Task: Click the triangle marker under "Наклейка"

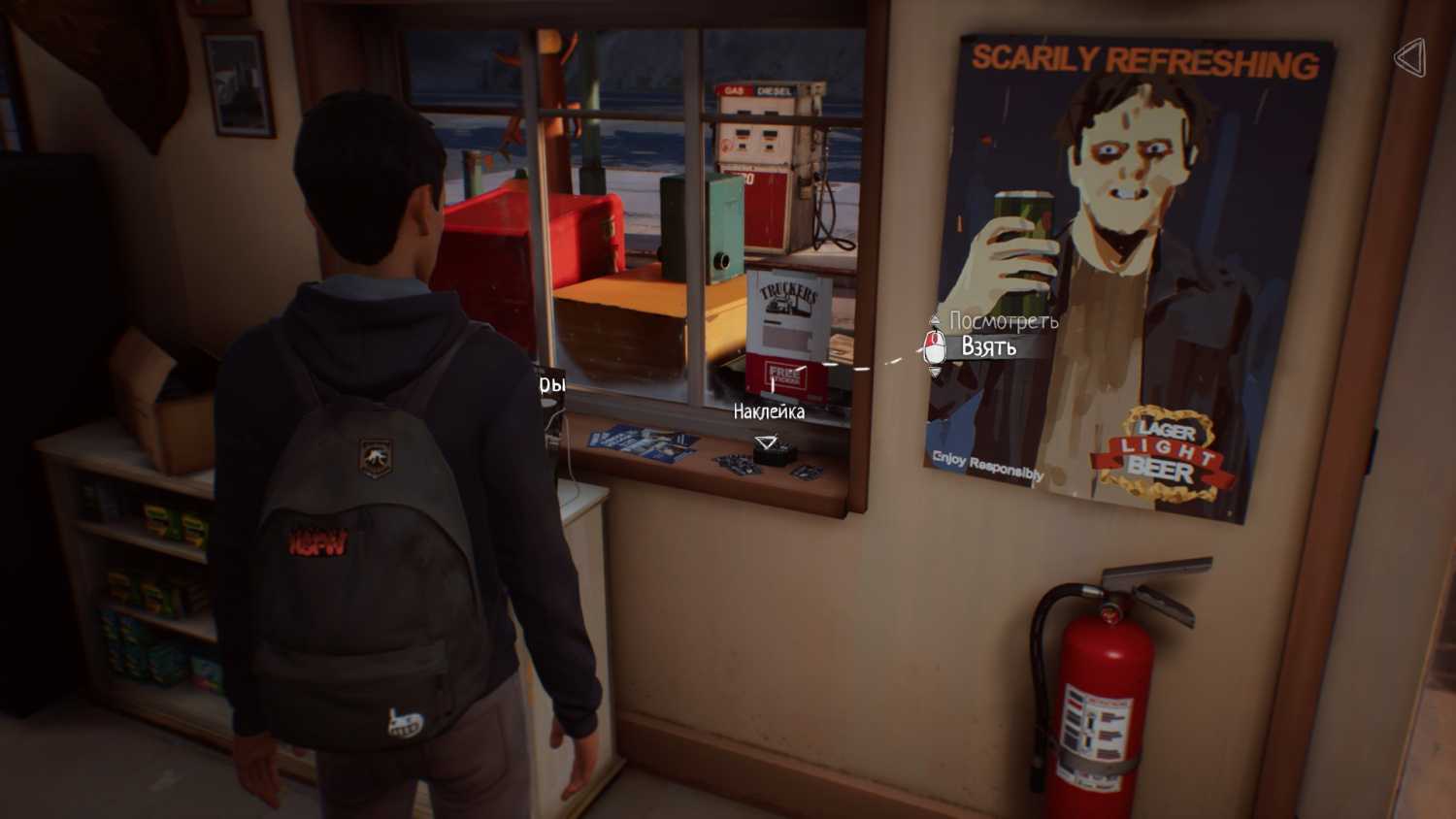Action: coord(767,443)
